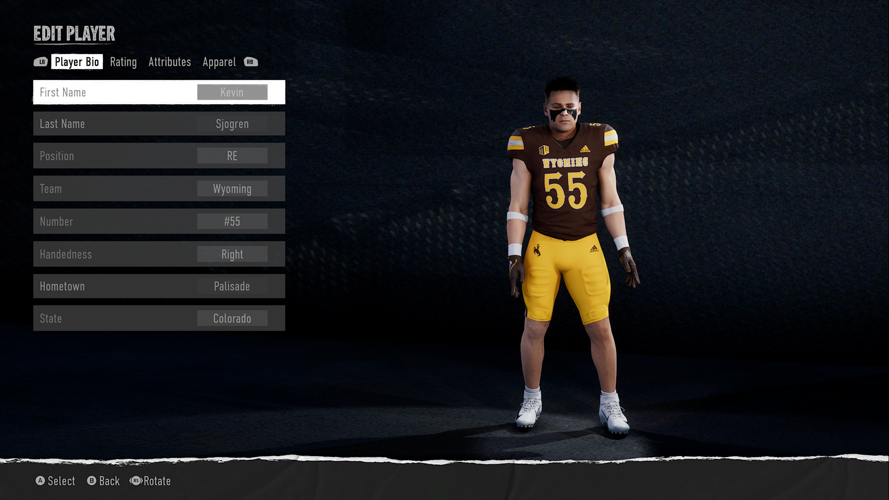This screenshot has width=889, height=500.
Task: Choose the Team row
Action: pyautogui.click(x=159, y=189)
